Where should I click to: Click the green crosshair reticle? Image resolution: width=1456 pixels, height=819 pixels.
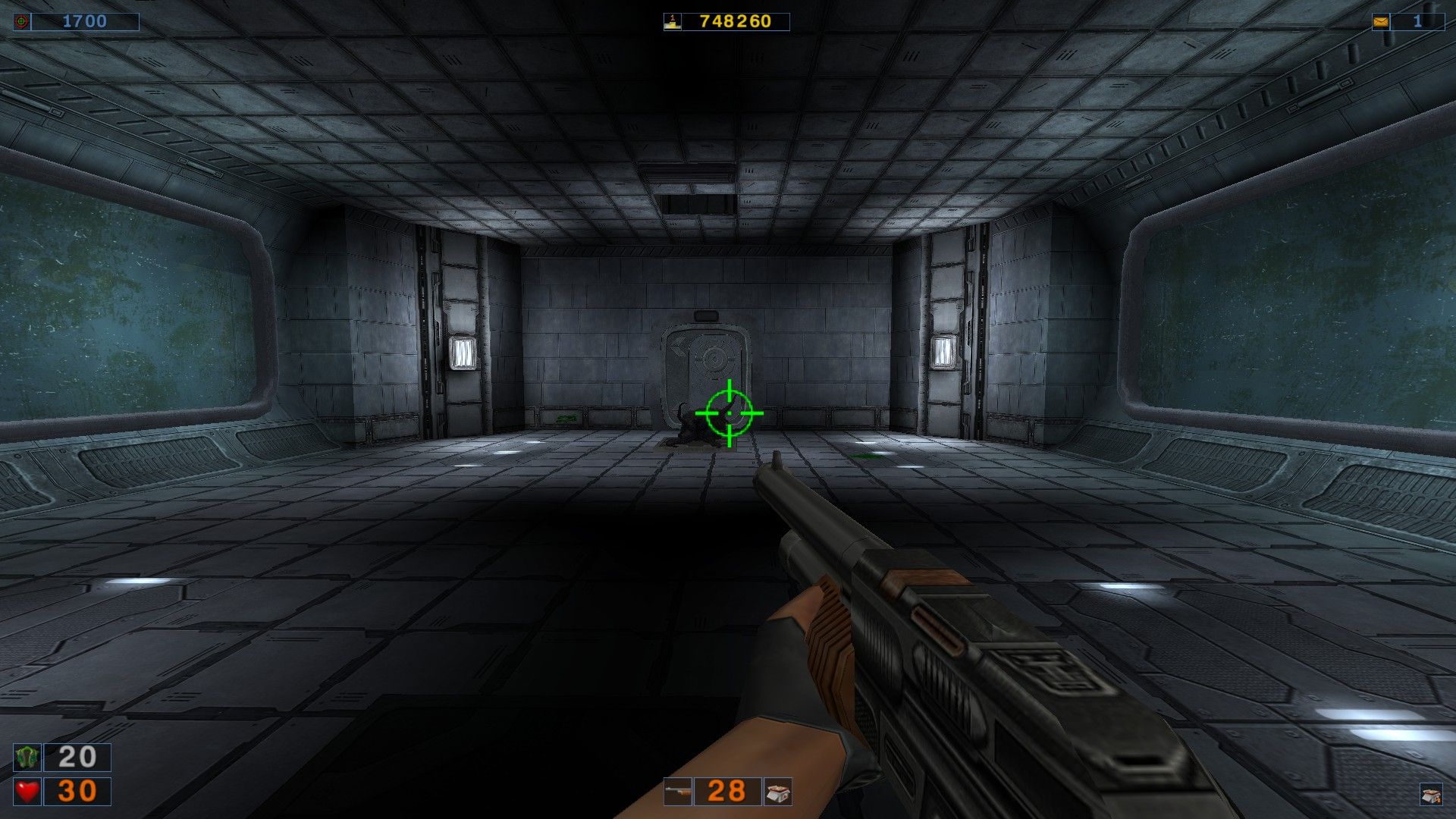729,414
